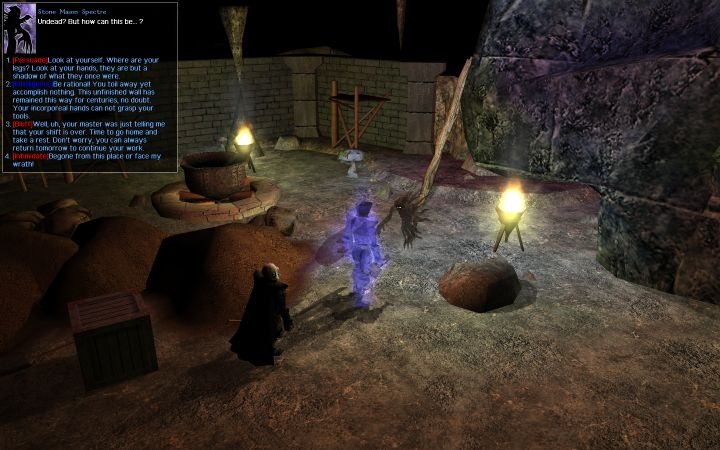Select the Intelligence reply 'Be rational!'
Image resolution: width=720 pixels, height=450 pixels.
coord(92,98)
